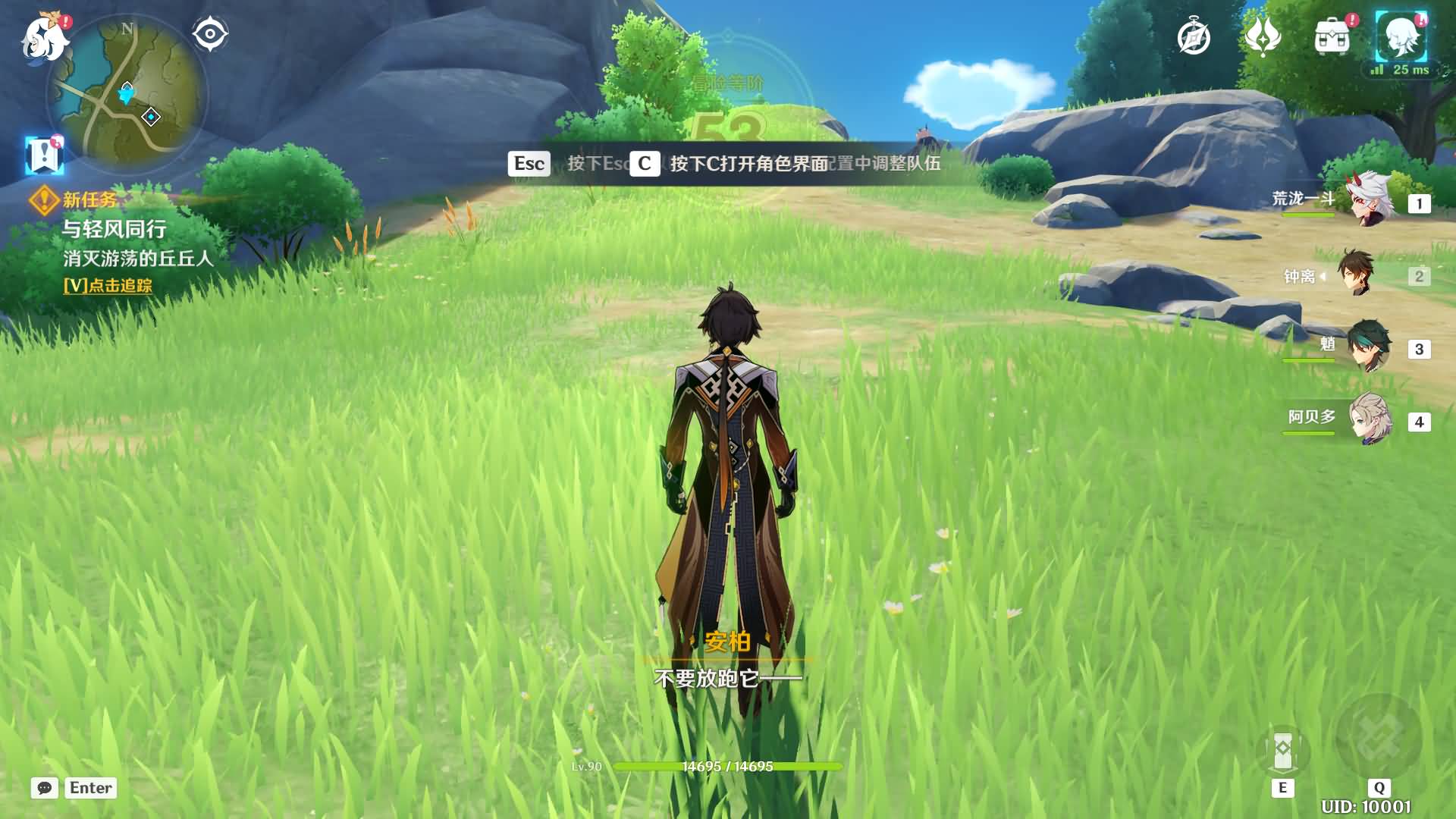Click the Enter chat button
This screenshot has width=1456, height=819.
90,788
